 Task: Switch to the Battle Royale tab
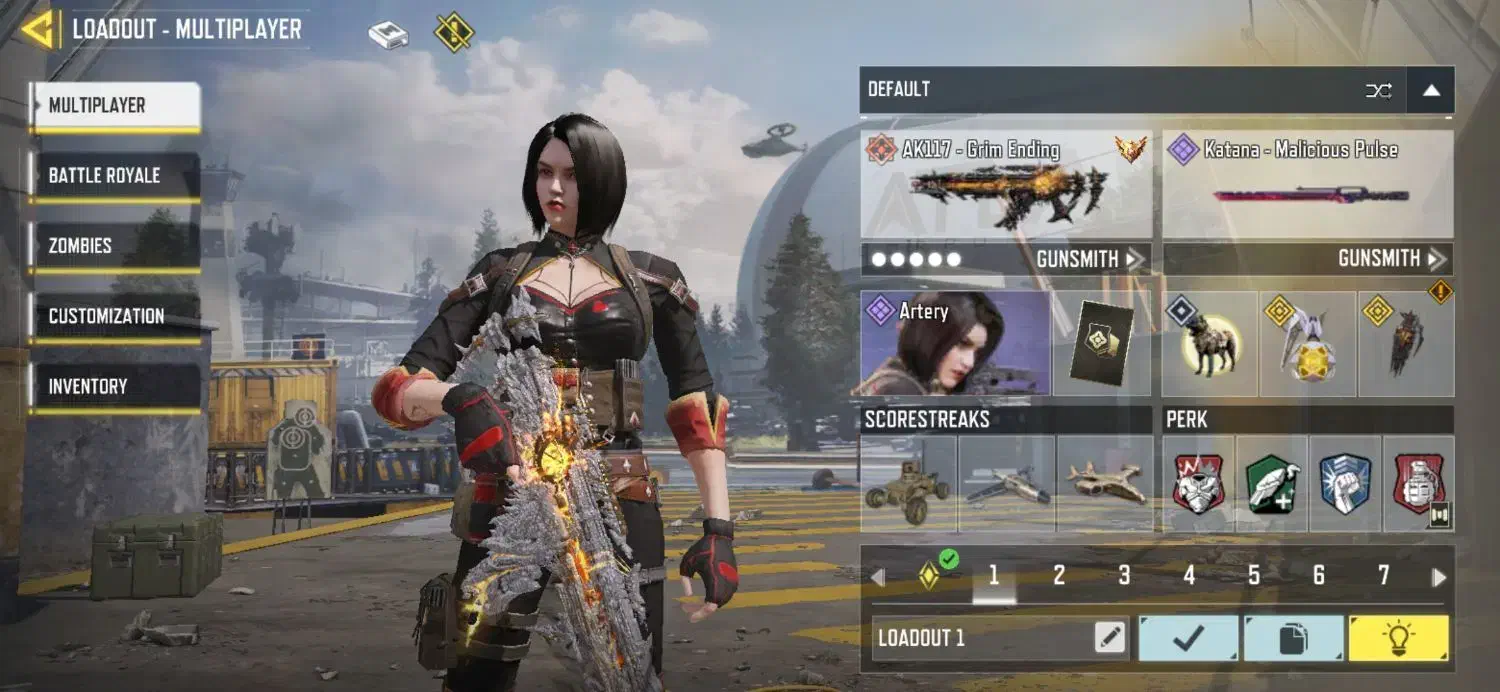click(114, 176)
